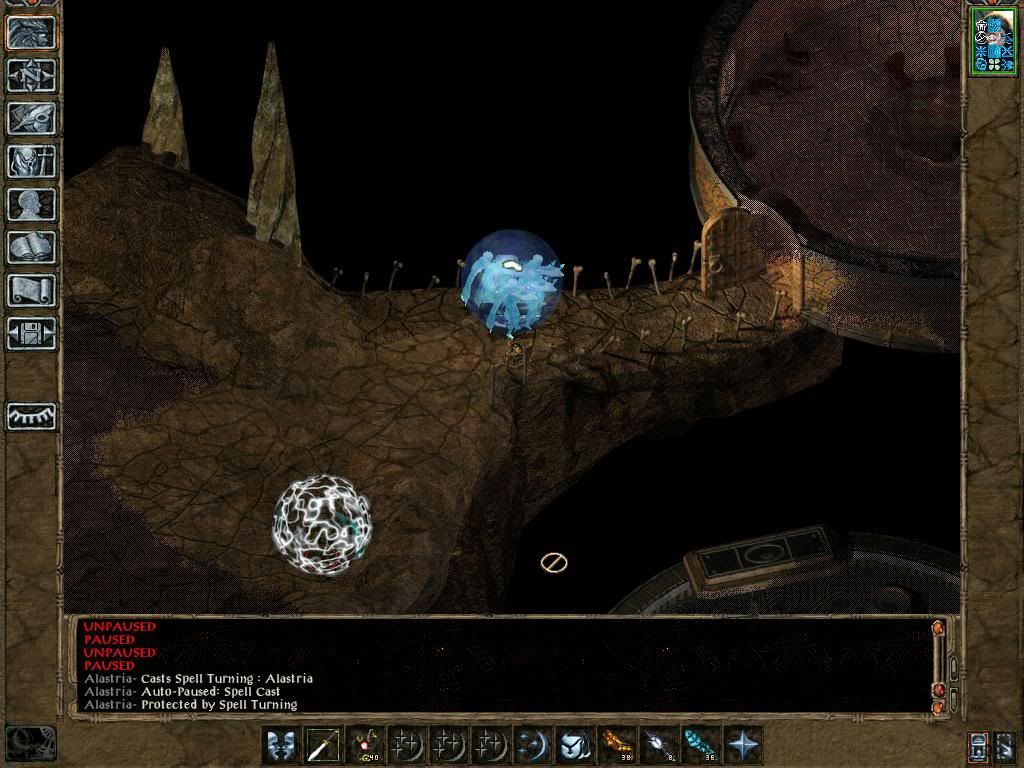Image resolution: width=1024 pixels, height=768 pixels.
Task: Open the inventory screen
Action: (31, 161)
